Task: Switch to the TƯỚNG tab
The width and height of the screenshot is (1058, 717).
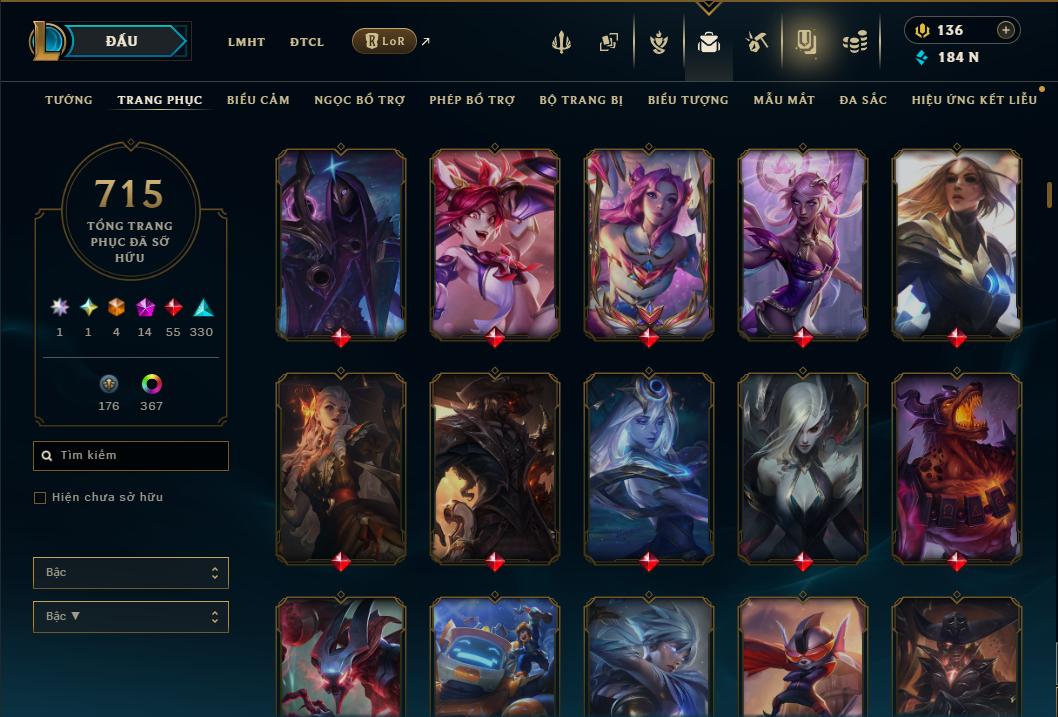Action: coord(69,100)
